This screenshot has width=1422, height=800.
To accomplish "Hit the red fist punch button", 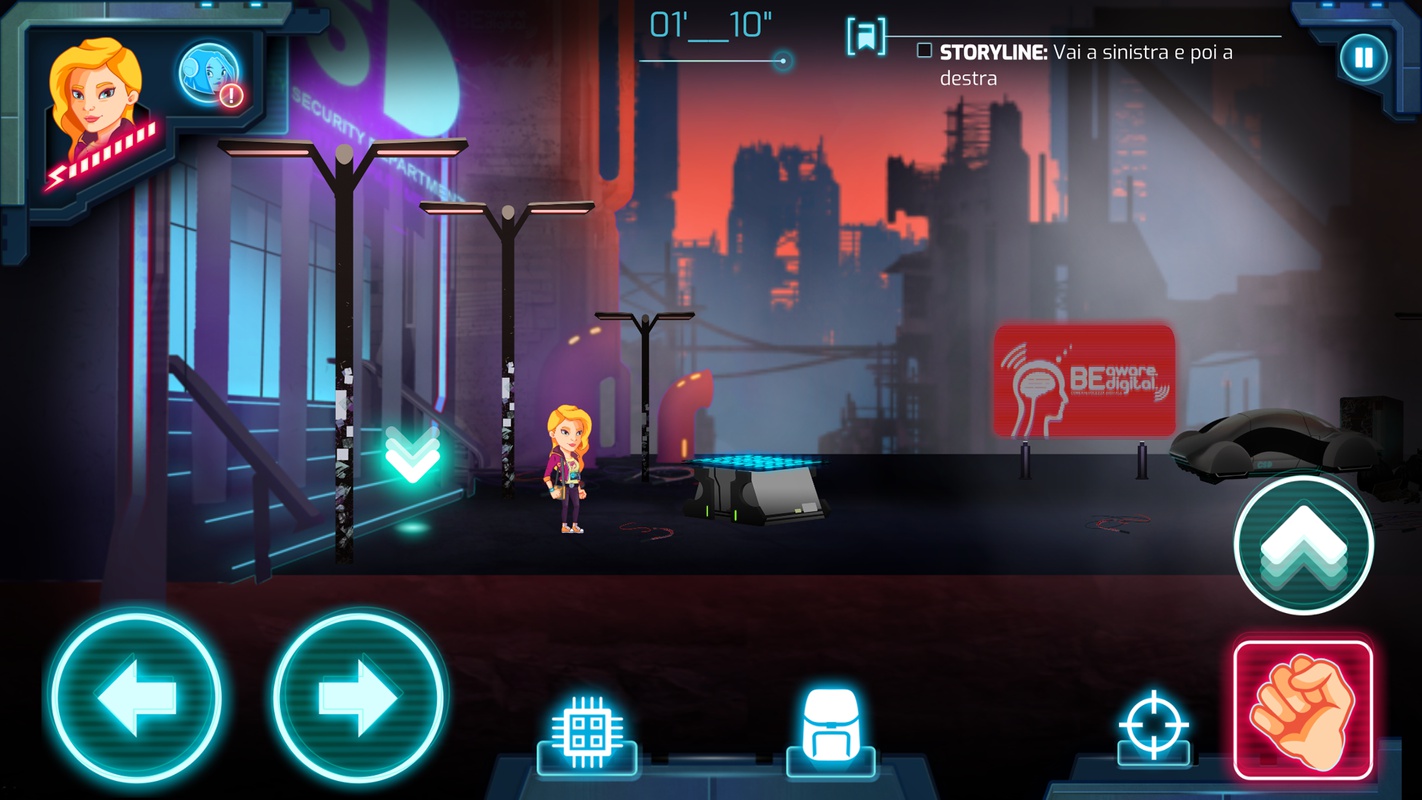I will point(1303,710).
